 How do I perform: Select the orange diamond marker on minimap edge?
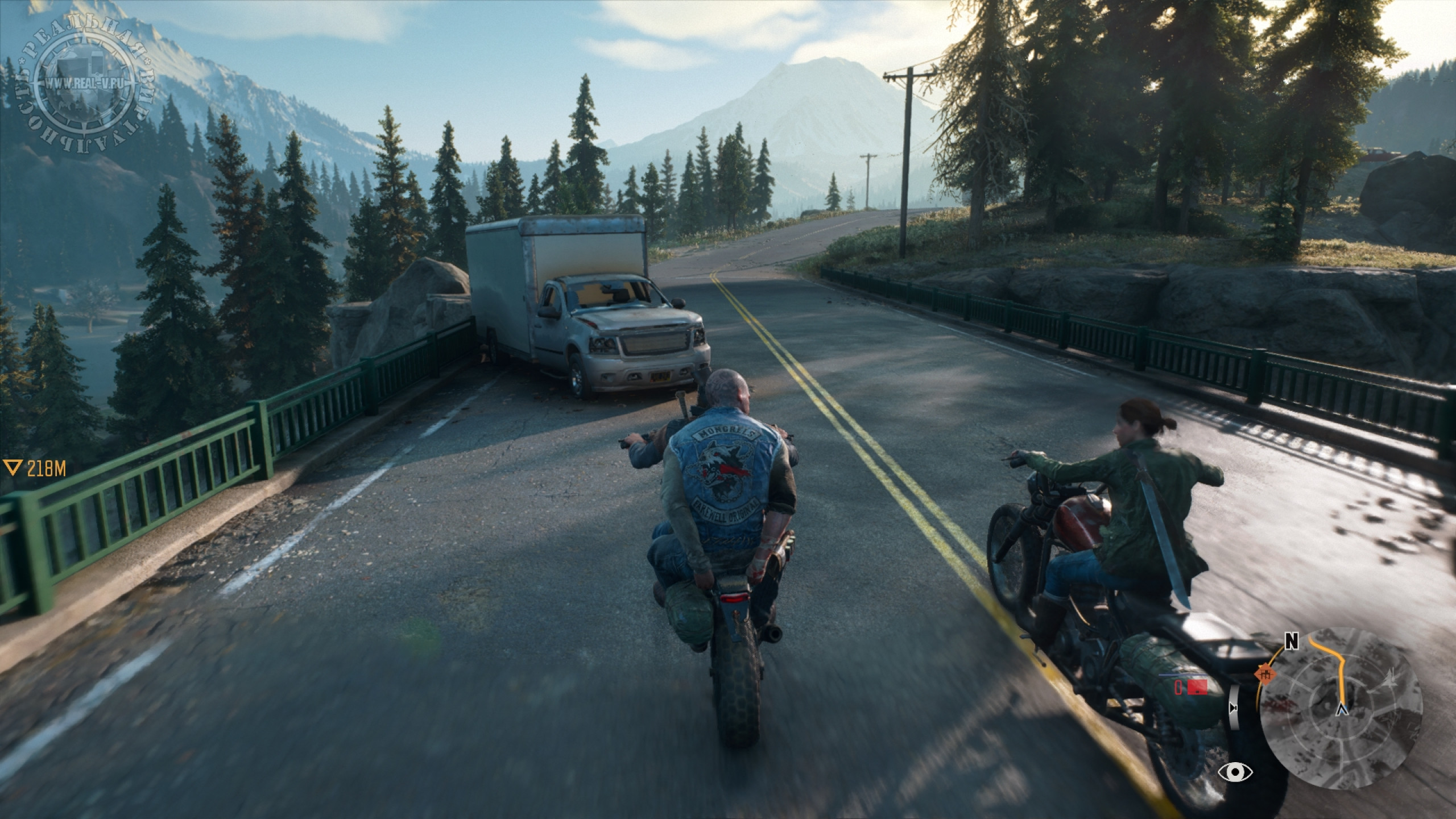1264,675
